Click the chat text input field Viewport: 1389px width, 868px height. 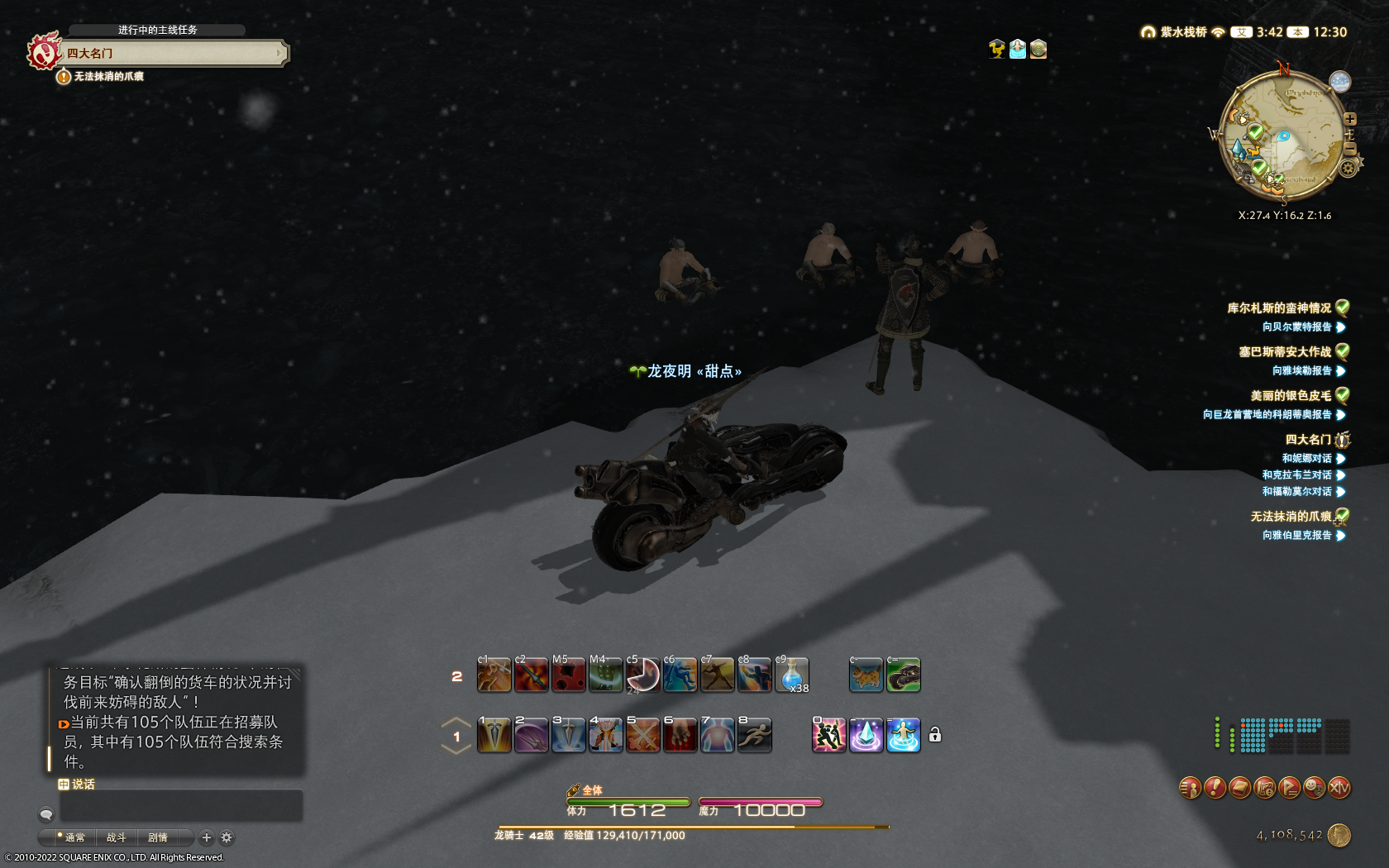coord(181,806)
